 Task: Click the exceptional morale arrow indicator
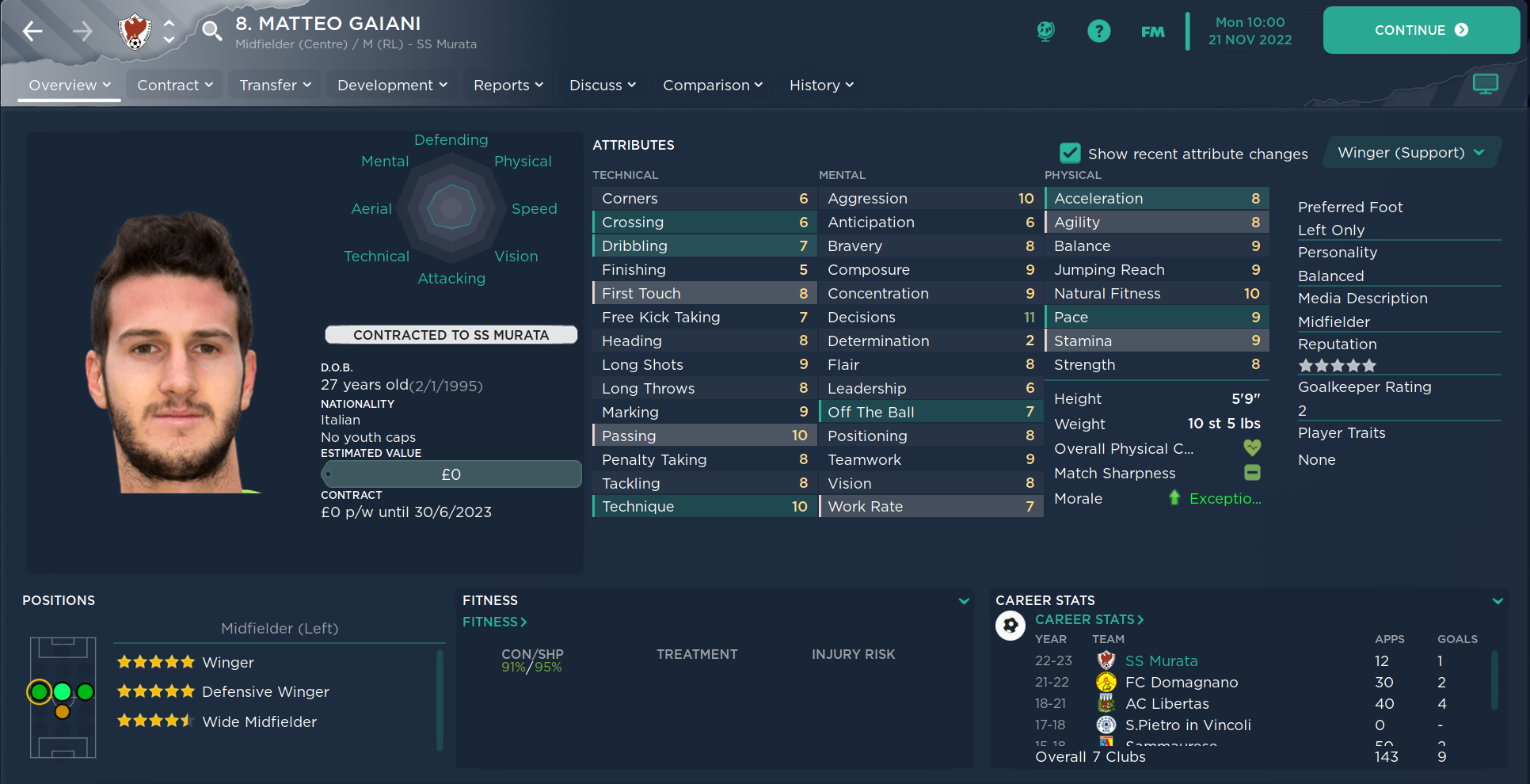click(1174, 498)
